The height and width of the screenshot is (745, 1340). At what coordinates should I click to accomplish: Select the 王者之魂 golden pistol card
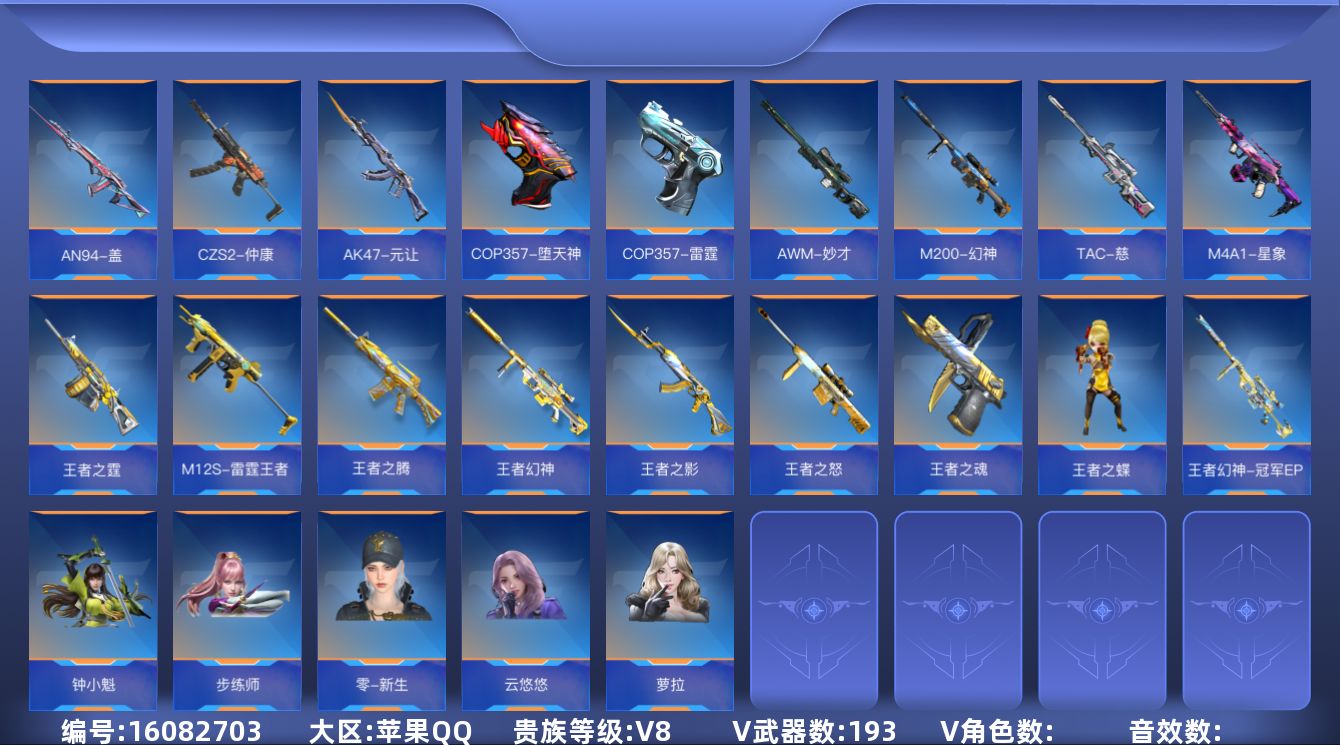point(957,395)
